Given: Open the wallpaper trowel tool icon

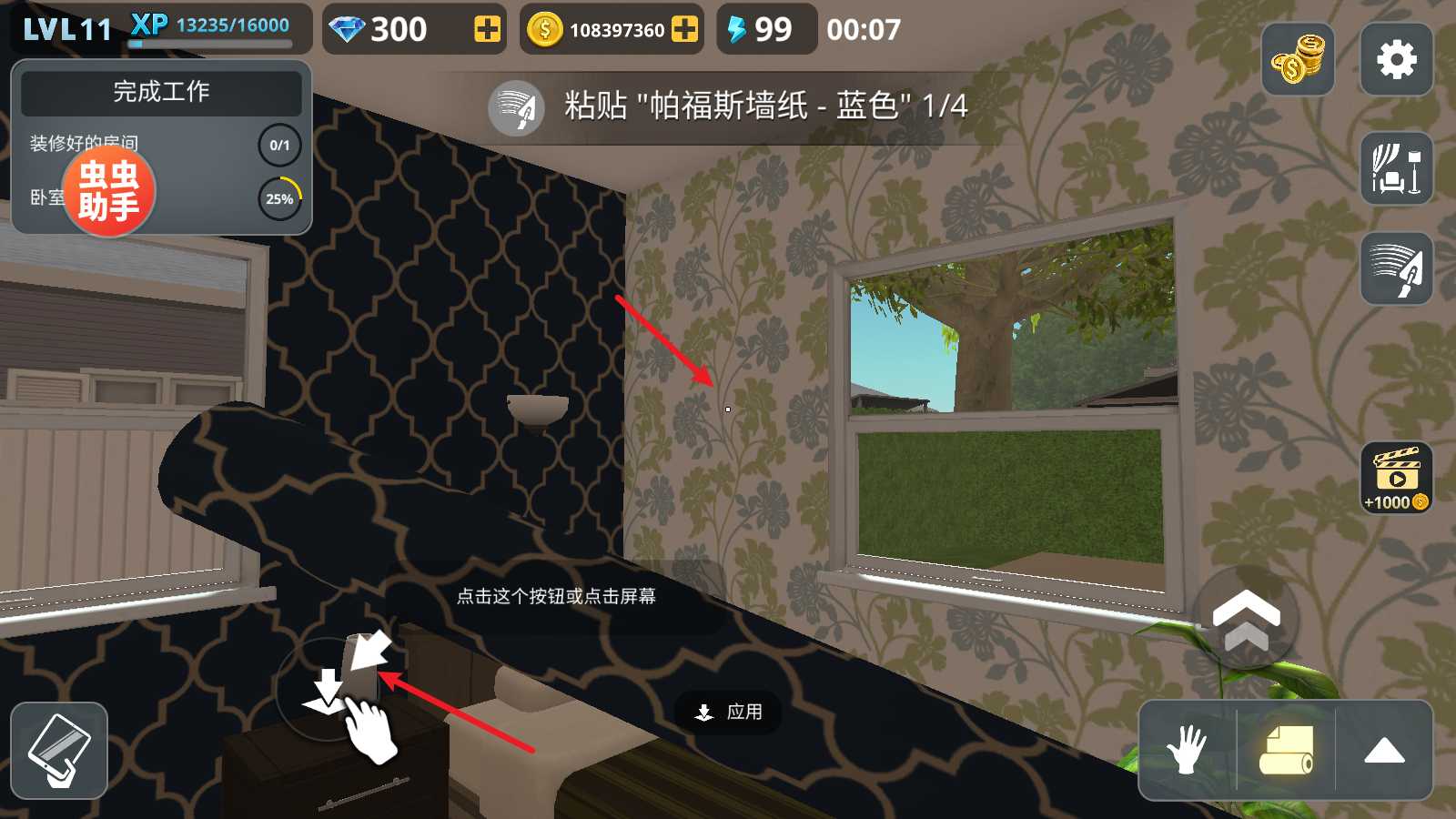Looking at the screenshot, I should pos(1396,268).
